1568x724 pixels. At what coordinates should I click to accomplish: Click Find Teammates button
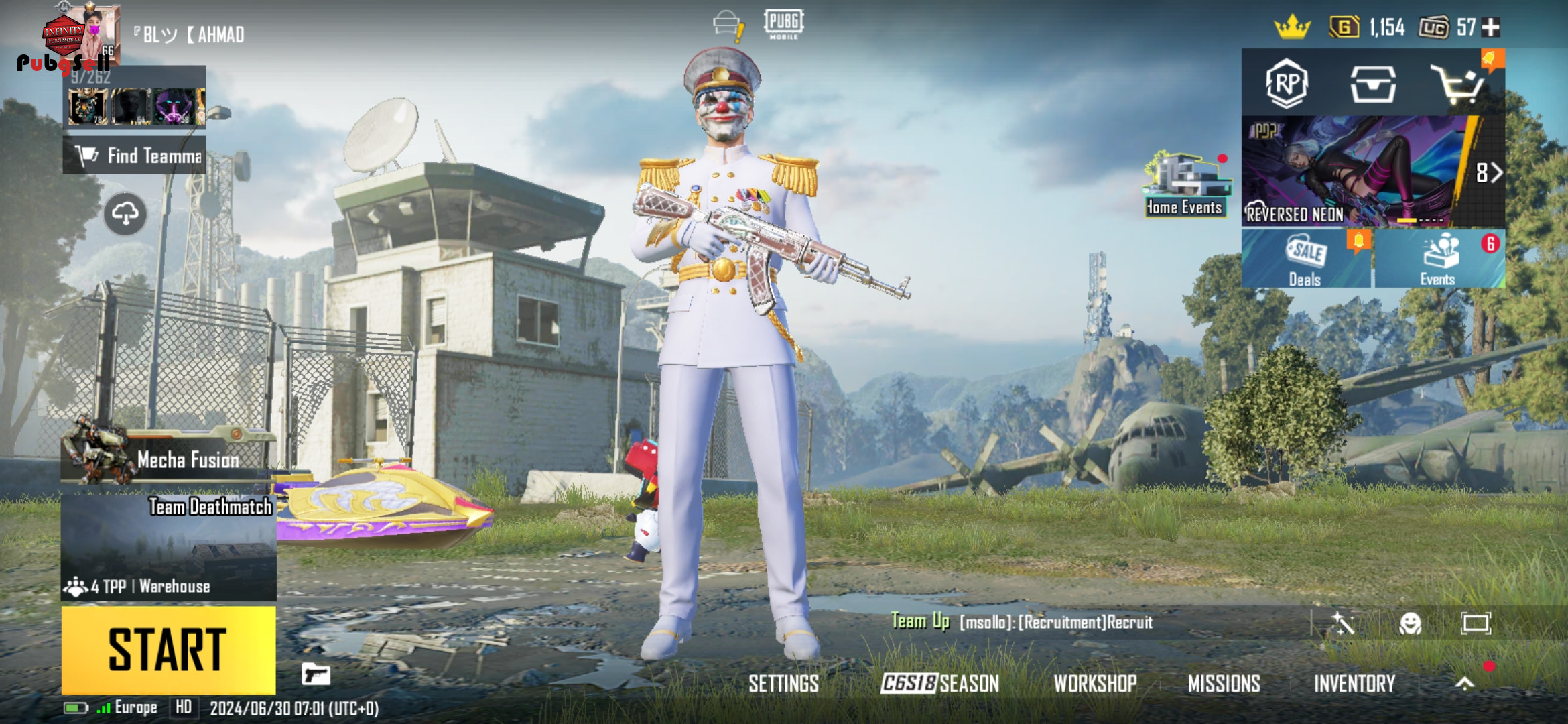click(x=135, y=156)
